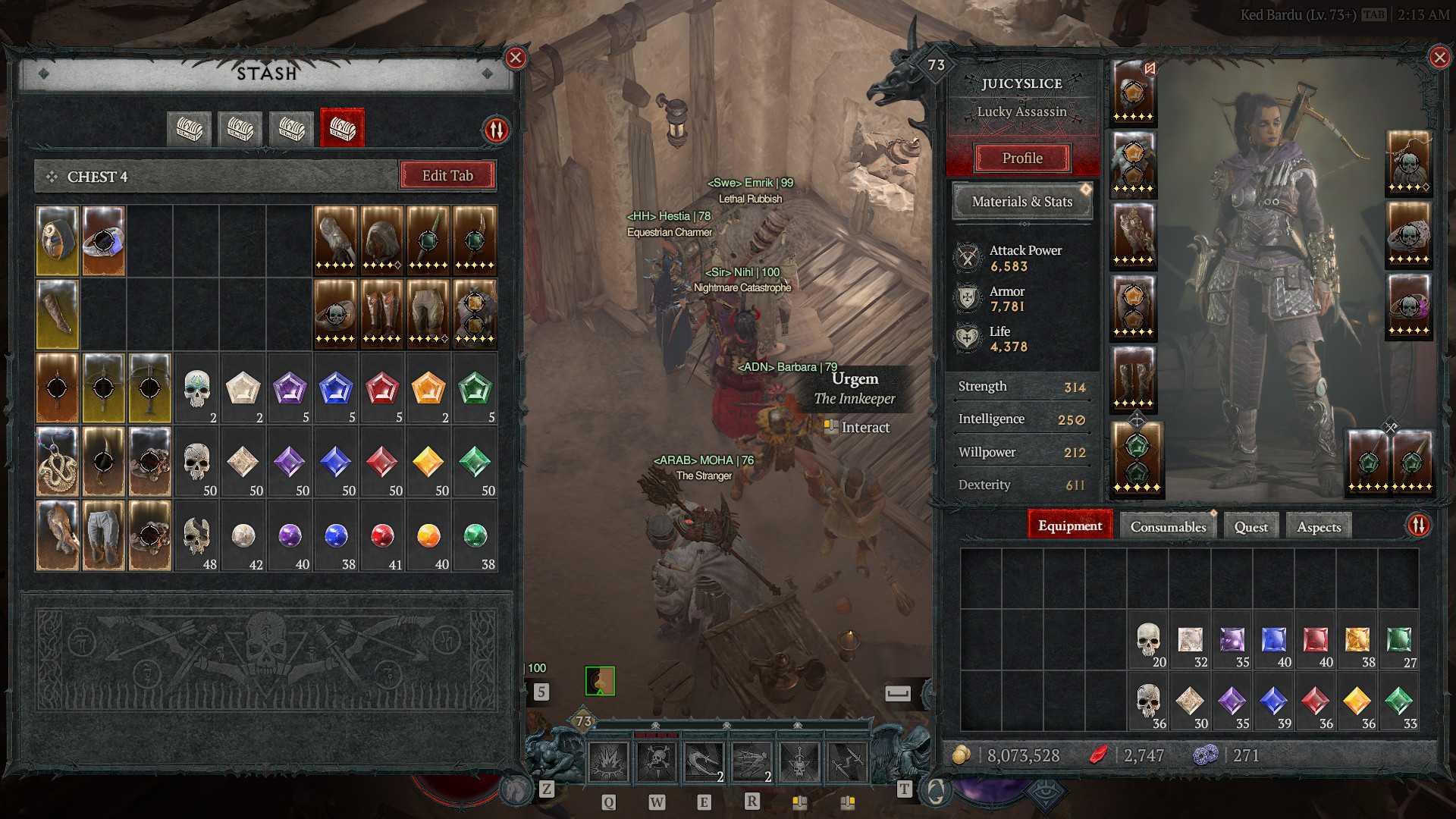The image size is (1456, 819).
Task: Switch to the first stash chest tab
Action: click(x=189, y=128)
